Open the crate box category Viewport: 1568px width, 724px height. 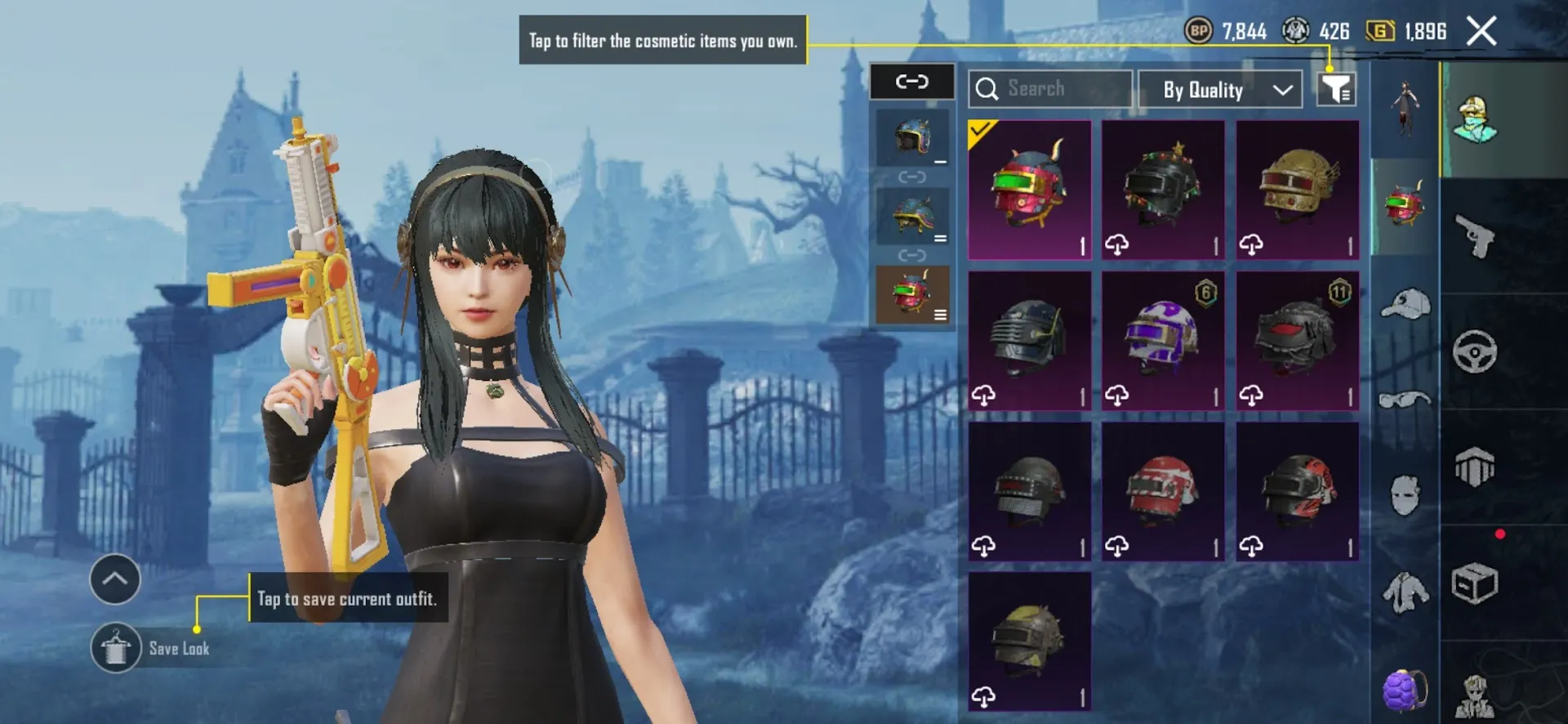click(x=1475, y=583)
